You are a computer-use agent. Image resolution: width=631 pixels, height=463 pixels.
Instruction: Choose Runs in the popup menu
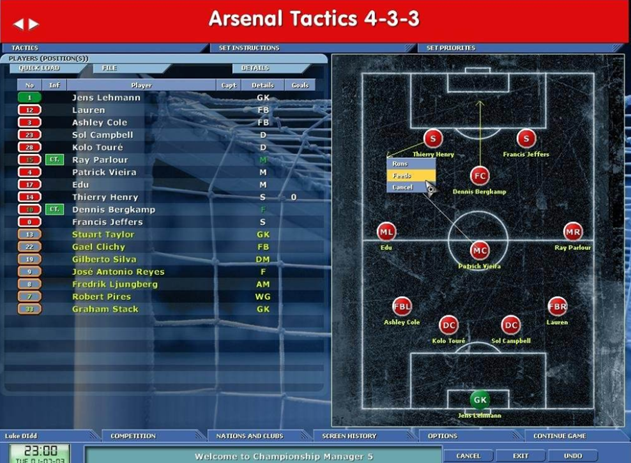tap(400, 164)
